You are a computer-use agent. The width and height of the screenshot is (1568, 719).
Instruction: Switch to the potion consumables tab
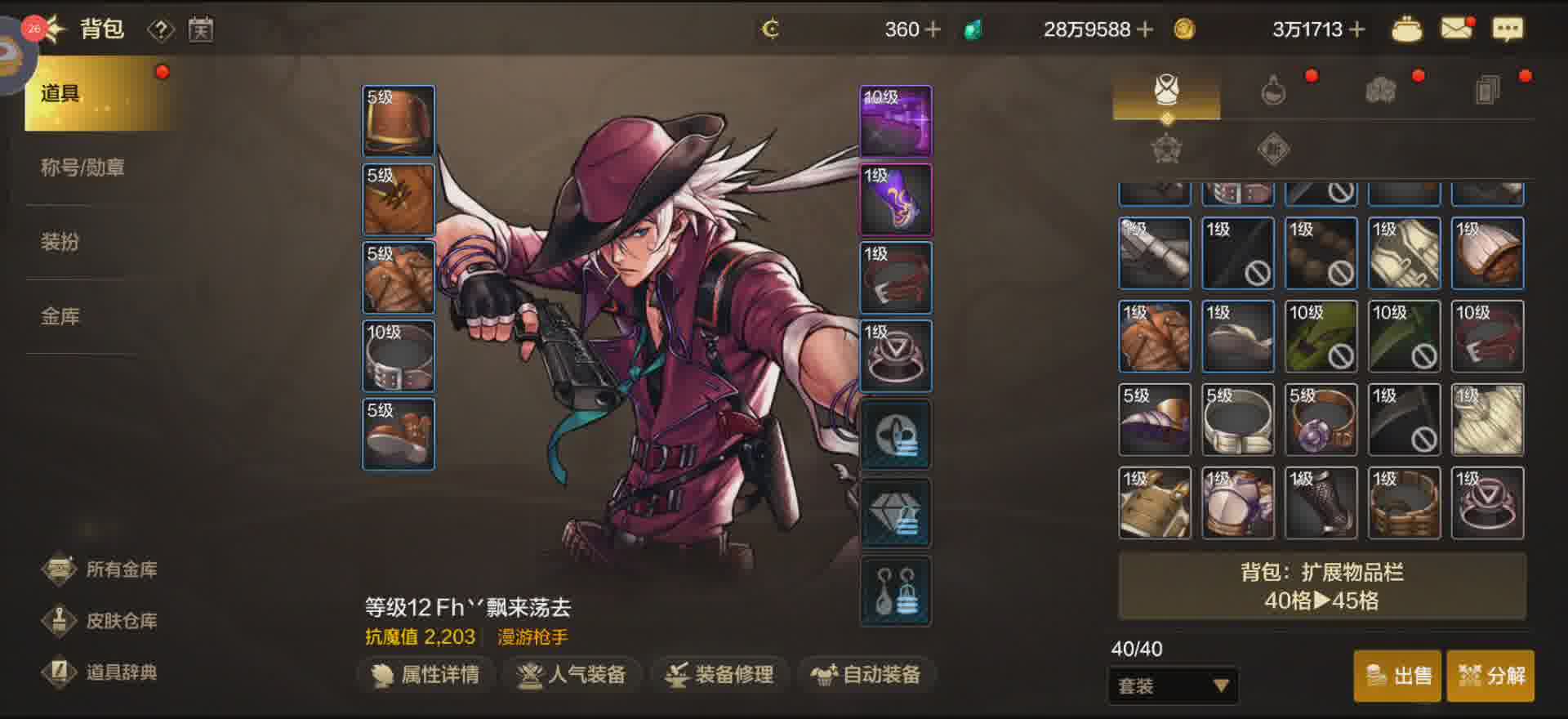pyautogui.click(x=1273, y=90)
